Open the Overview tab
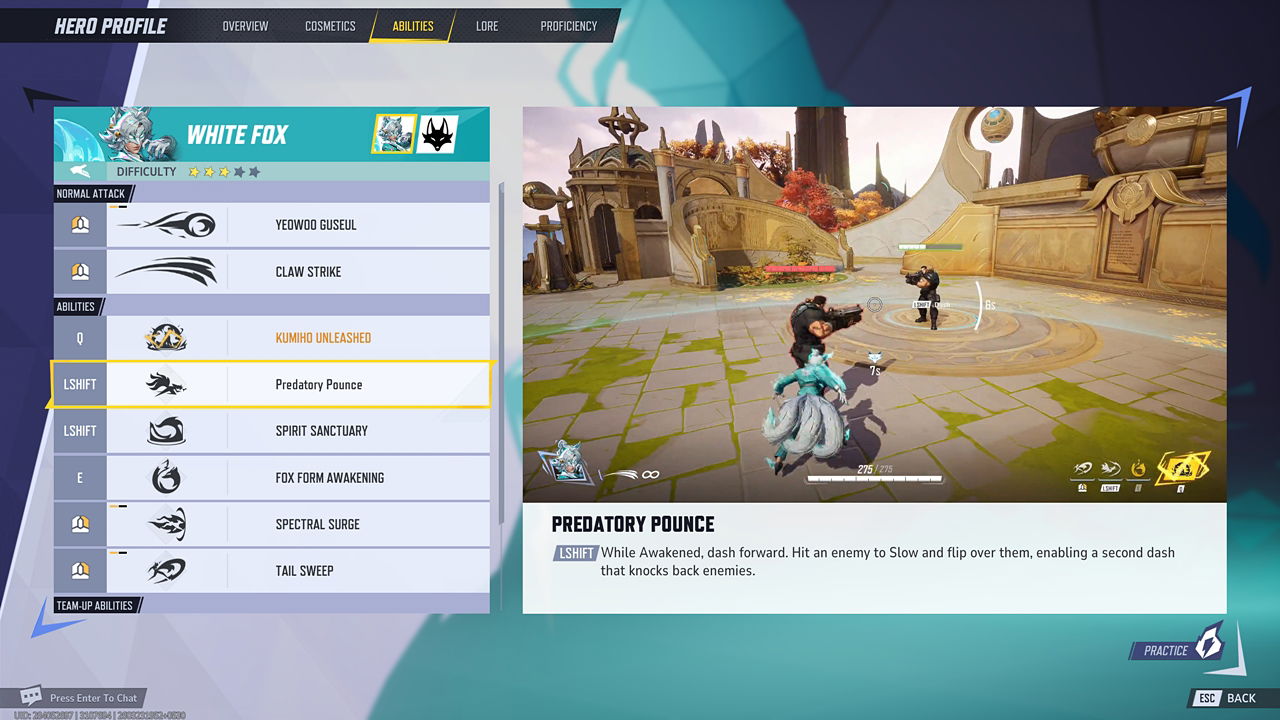Viewport: 1280px width, 720px height. tap(245, 26)
